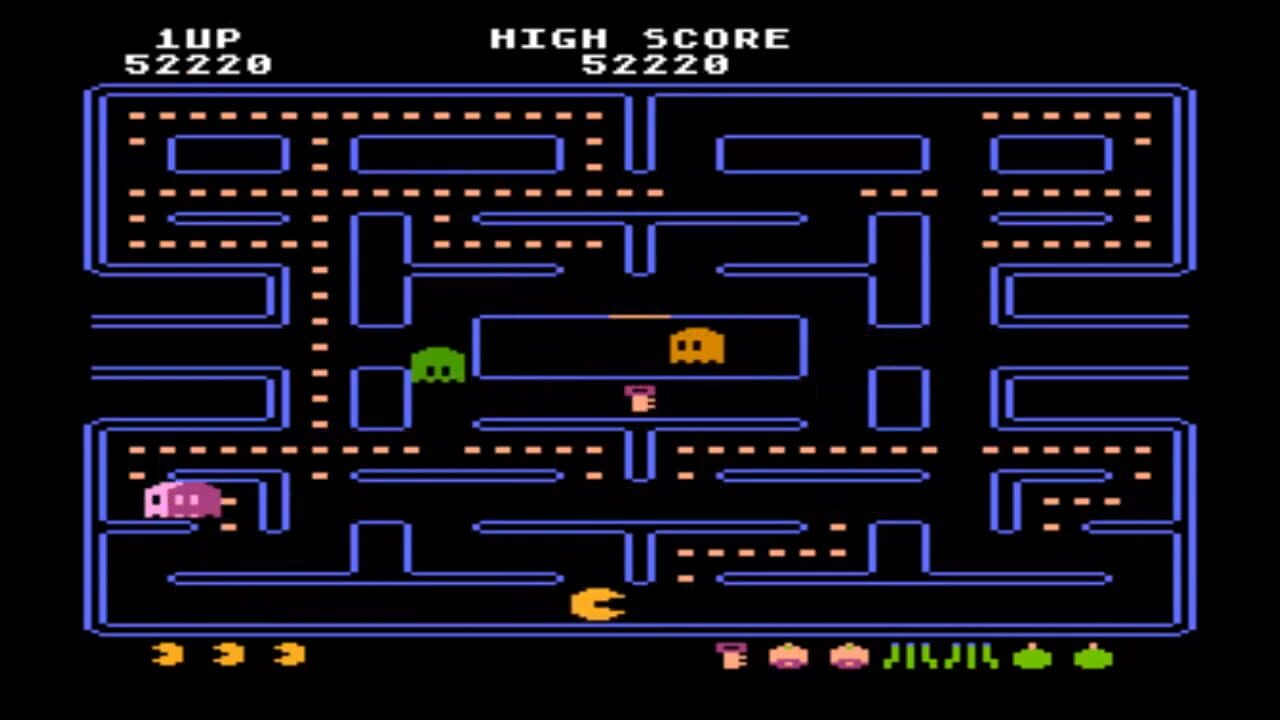Toggle the rightmost green saucer icon bottom right
This screenshot has width=1280, height=720.
(1093, 657)
